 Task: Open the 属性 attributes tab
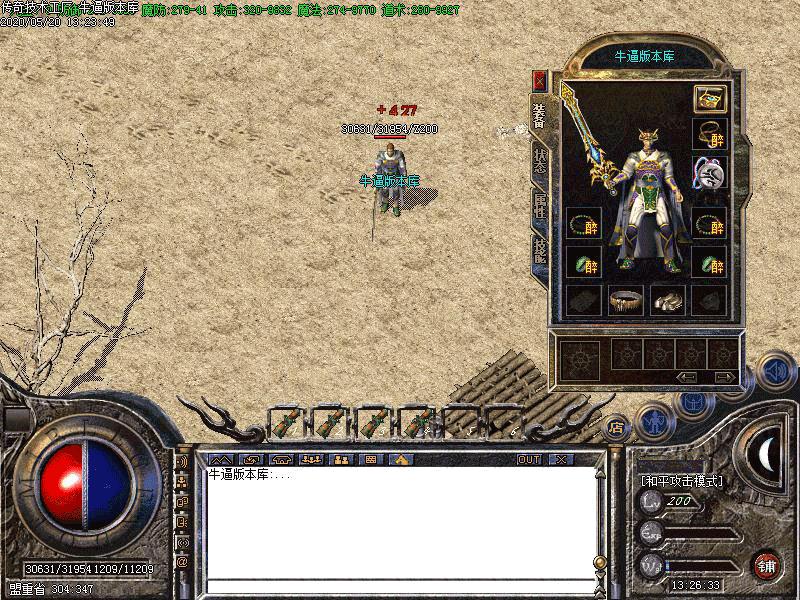[540, 209]
